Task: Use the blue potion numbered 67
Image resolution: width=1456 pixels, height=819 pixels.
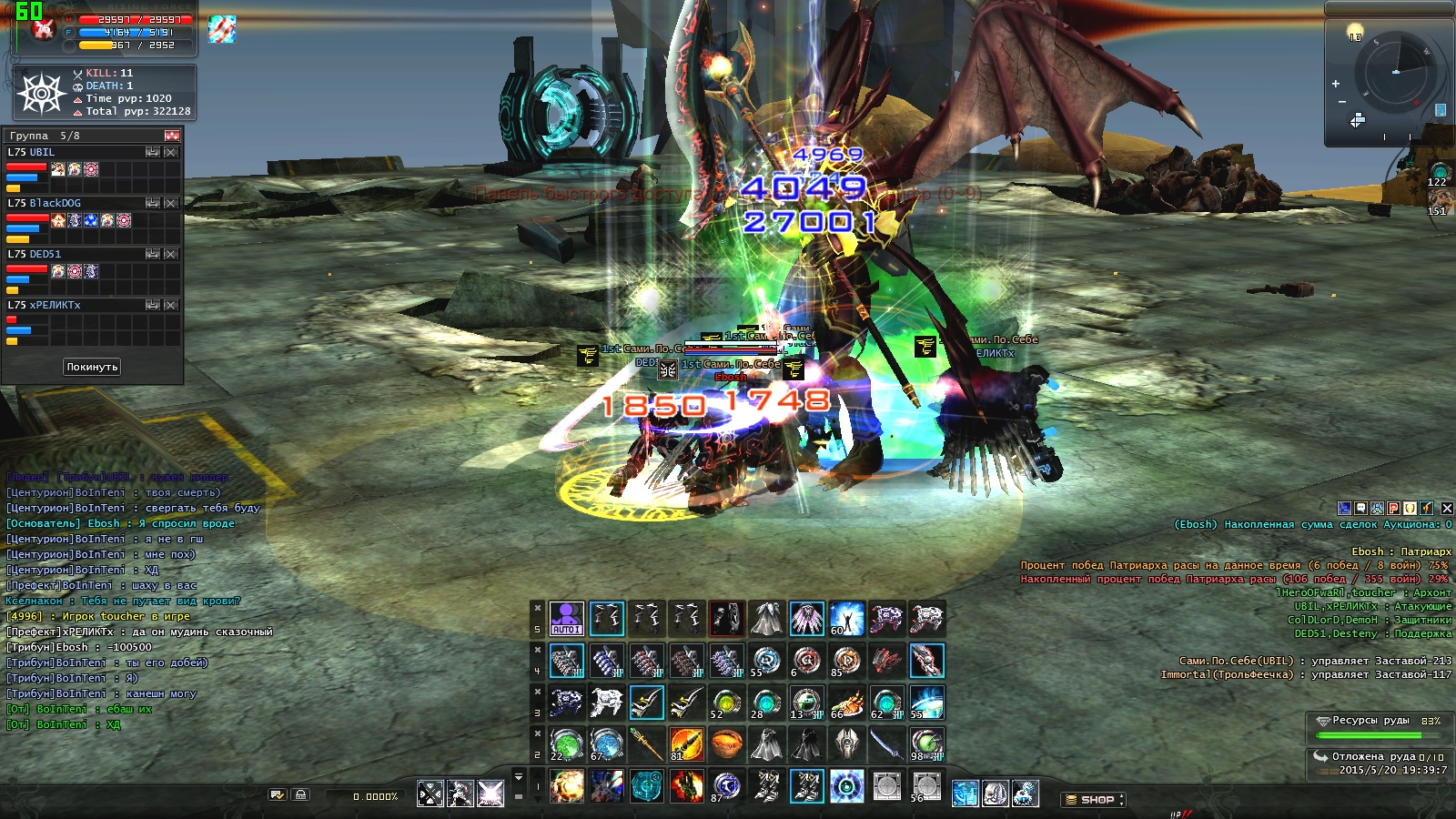Action: tap(606, 744)
